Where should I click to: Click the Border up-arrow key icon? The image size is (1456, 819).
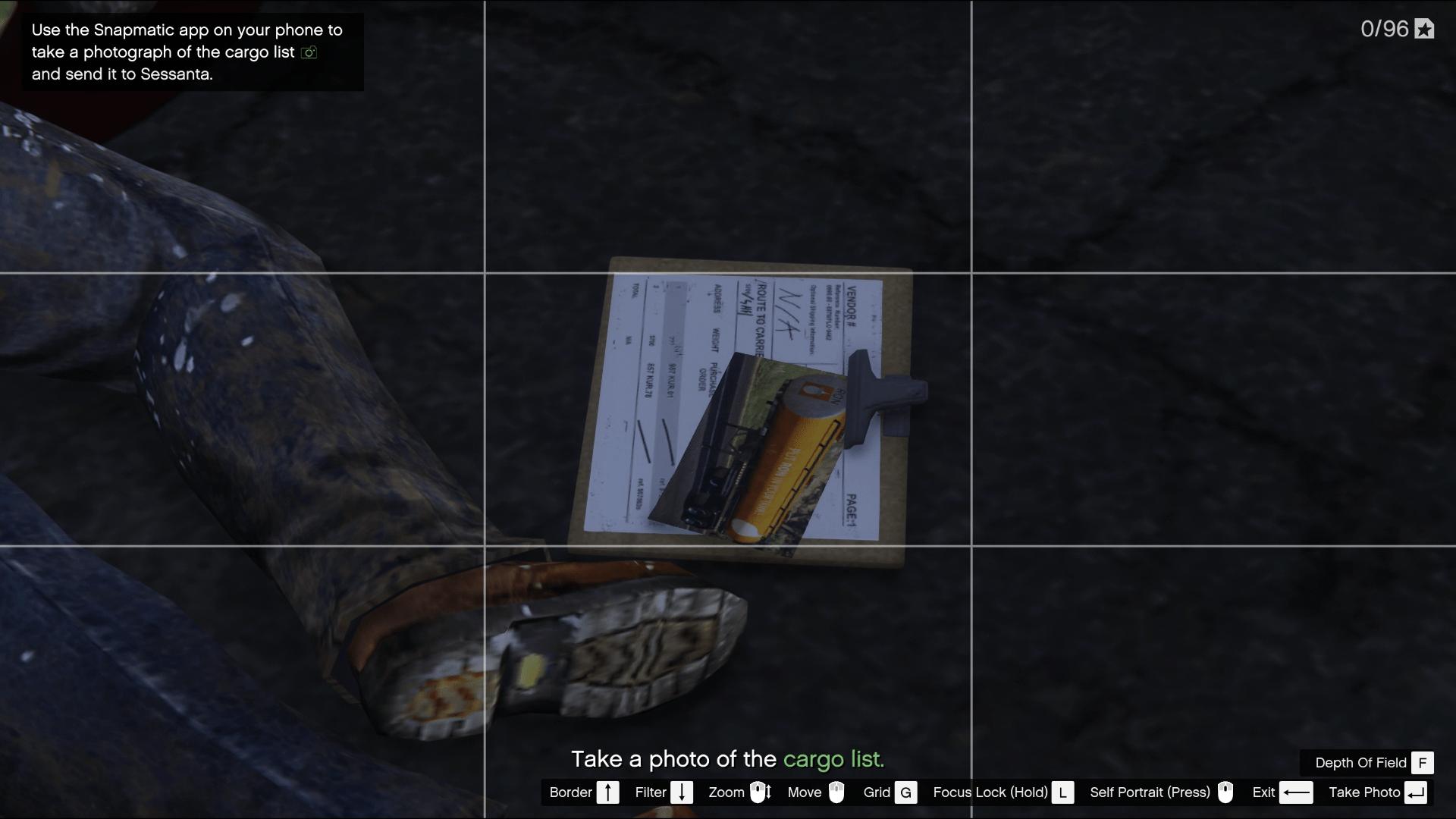click(x=609, y=792)
